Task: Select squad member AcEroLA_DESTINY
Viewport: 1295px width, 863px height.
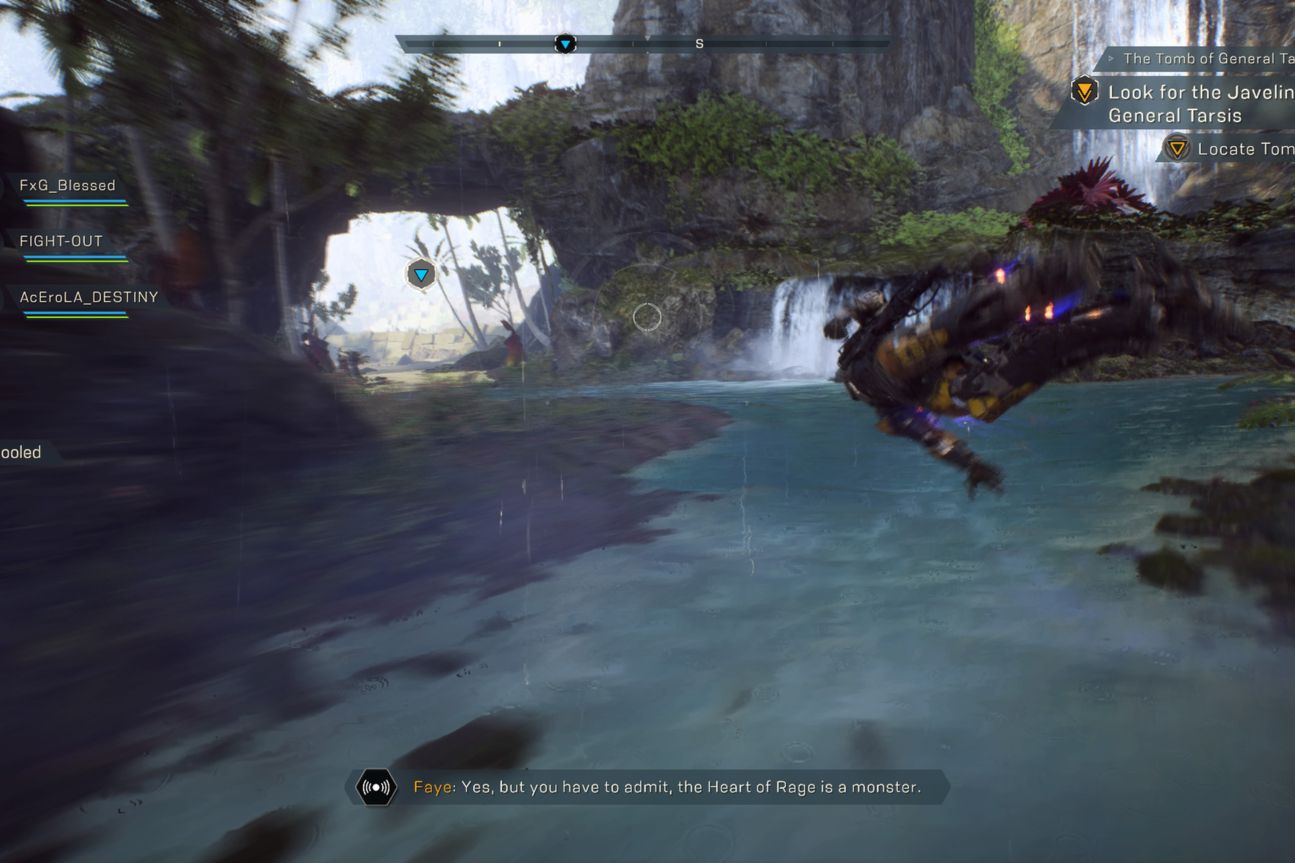Action: (89, 298)
